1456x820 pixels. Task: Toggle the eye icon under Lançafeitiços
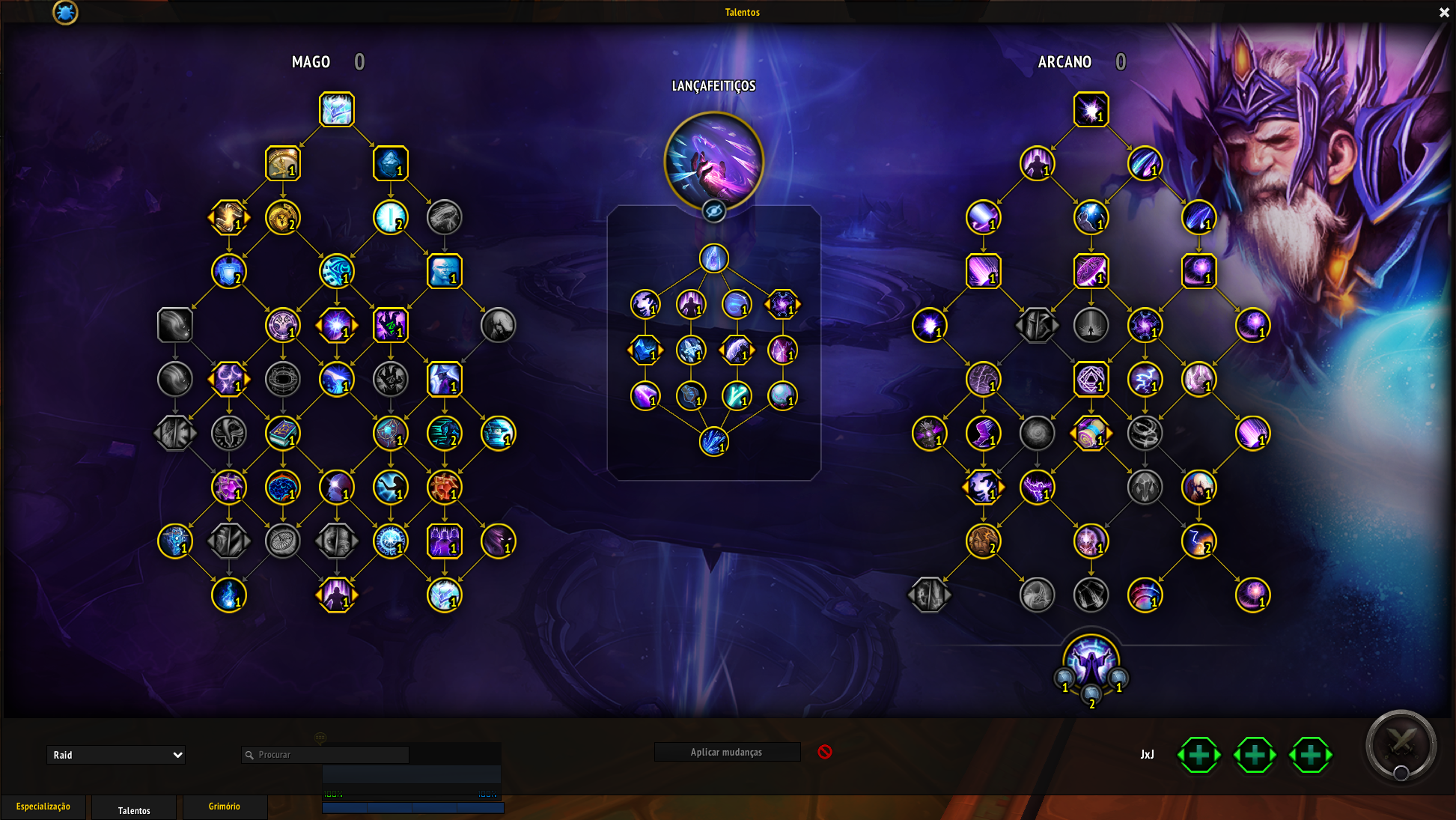pyautogui.click(x=714, y=211)
